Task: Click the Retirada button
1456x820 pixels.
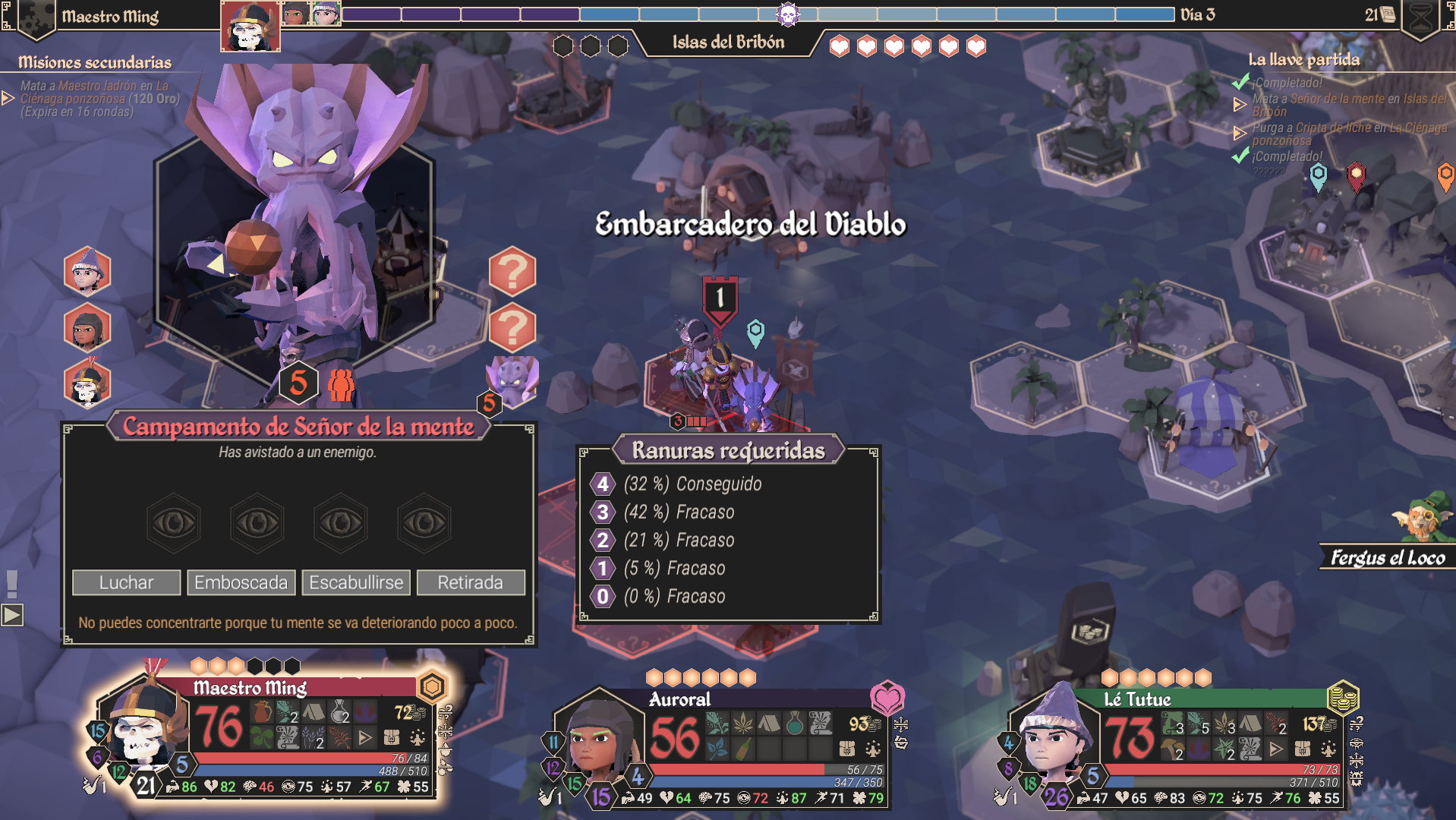Action: (470, 582)
